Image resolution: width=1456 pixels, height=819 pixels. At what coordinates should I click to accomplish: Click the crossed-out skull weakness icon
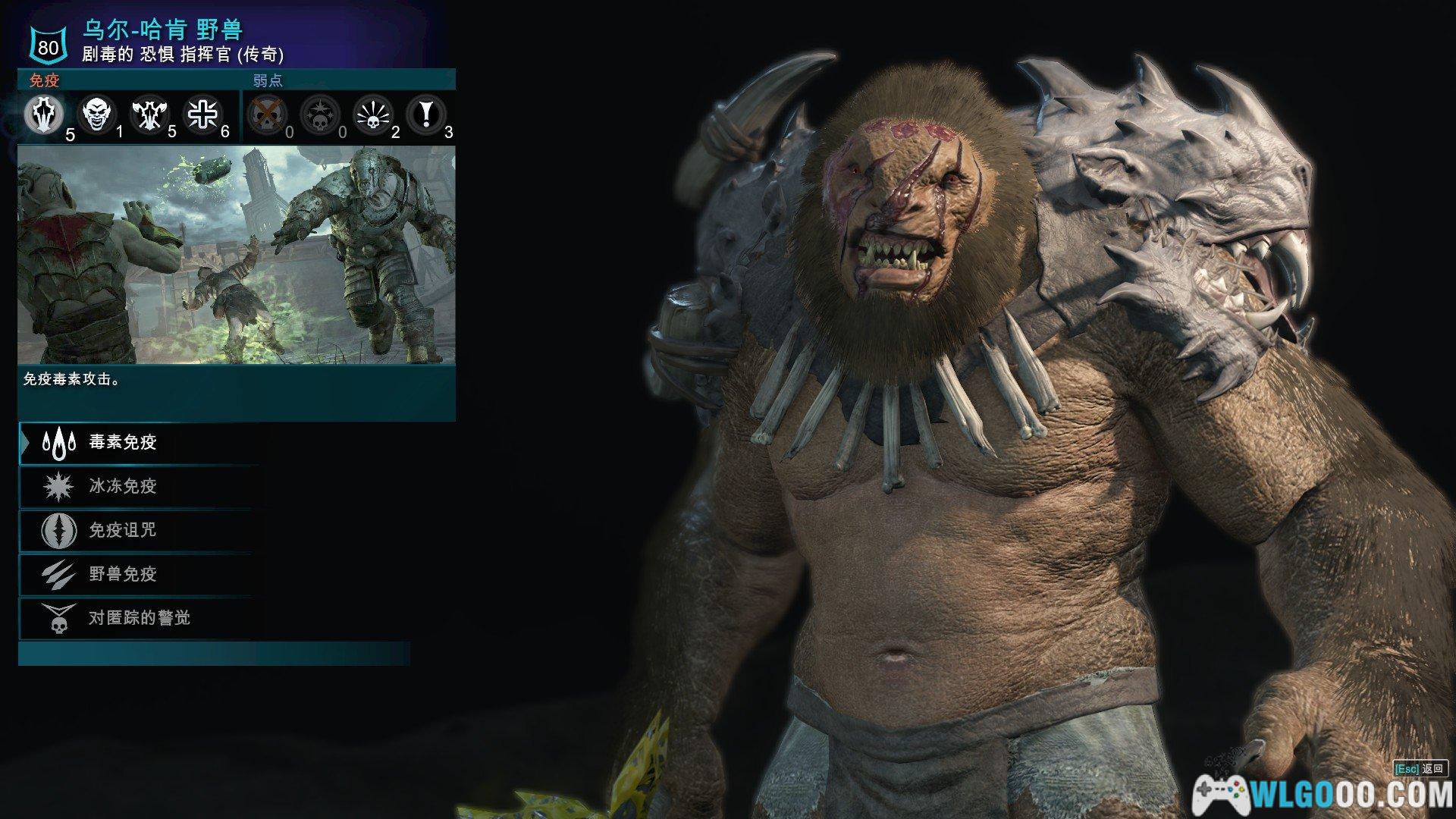pos(267,115)
